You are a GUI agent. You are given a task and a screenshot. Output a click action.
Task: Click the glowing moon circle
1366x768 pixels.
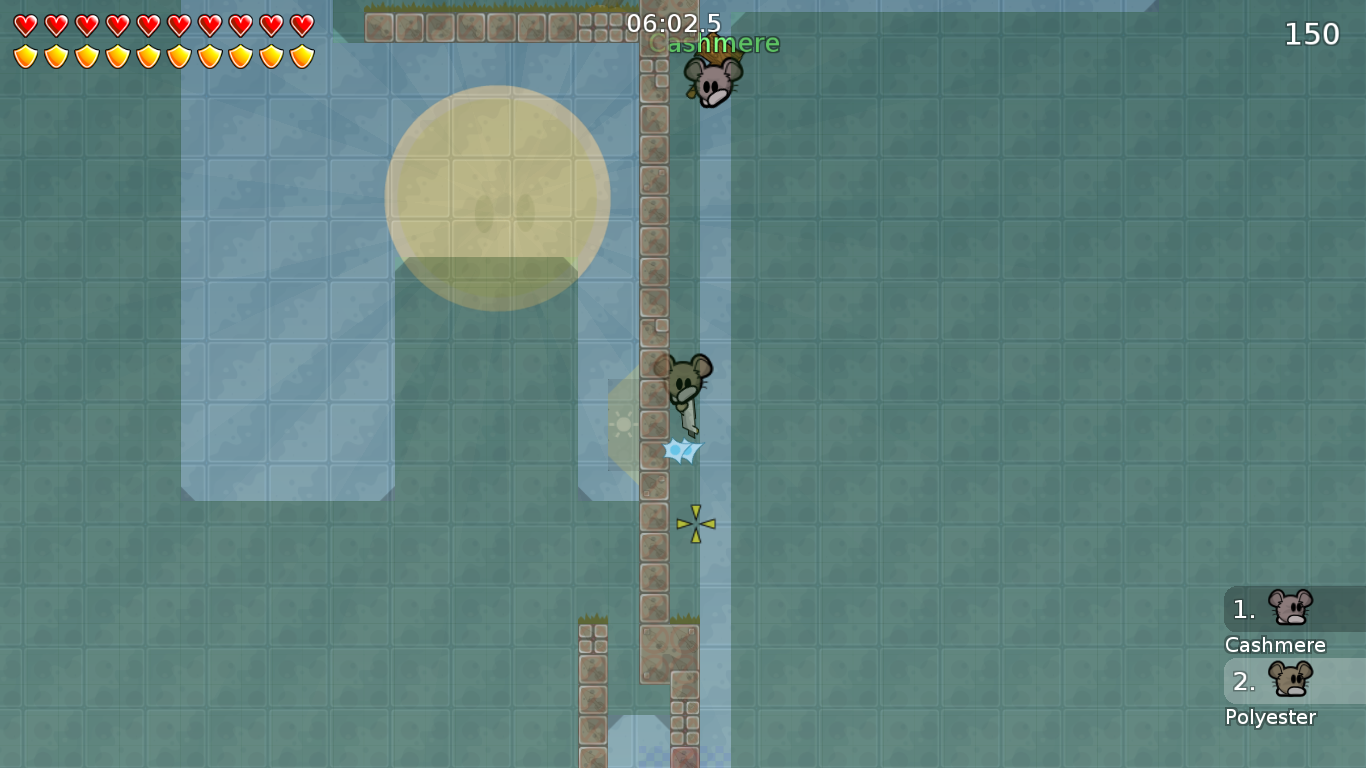(497, 197)
